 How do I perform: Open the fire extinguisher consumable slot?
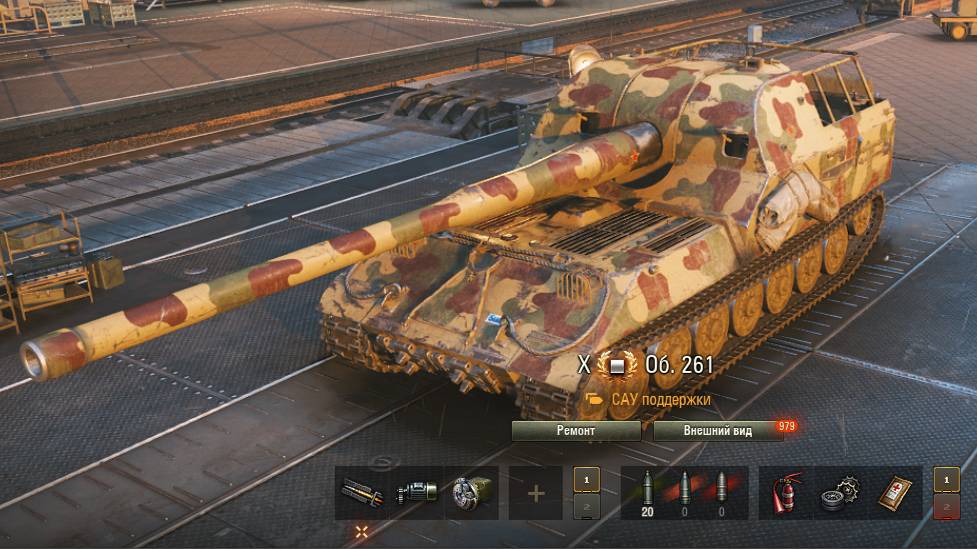[785, 493]
